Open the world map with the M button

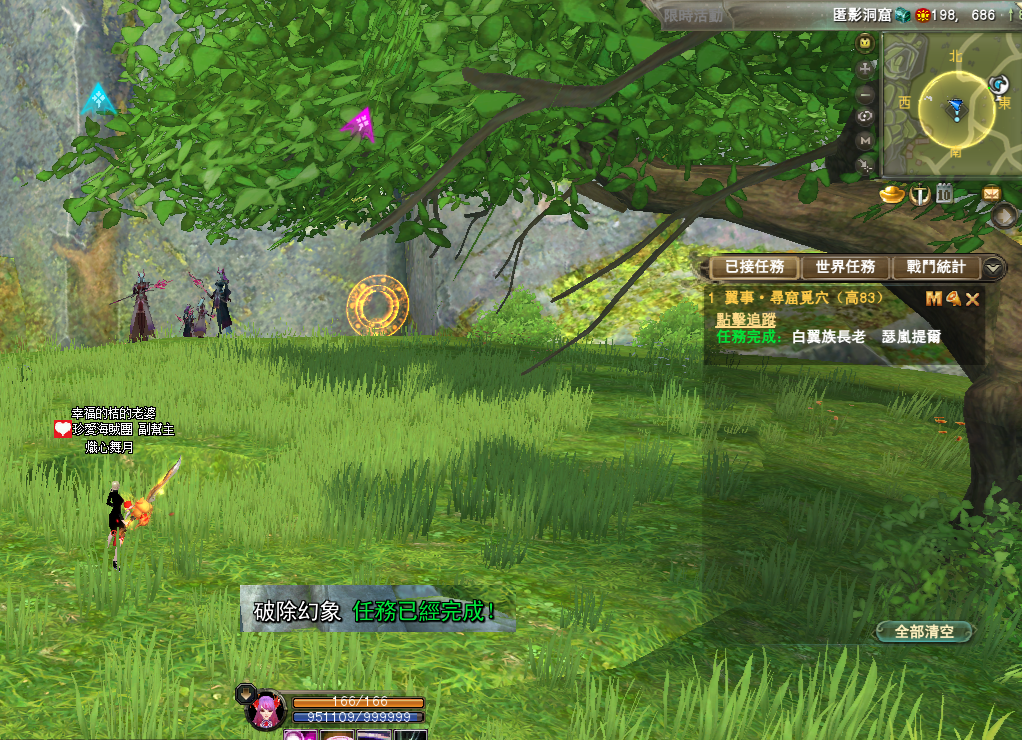(866, 141)
